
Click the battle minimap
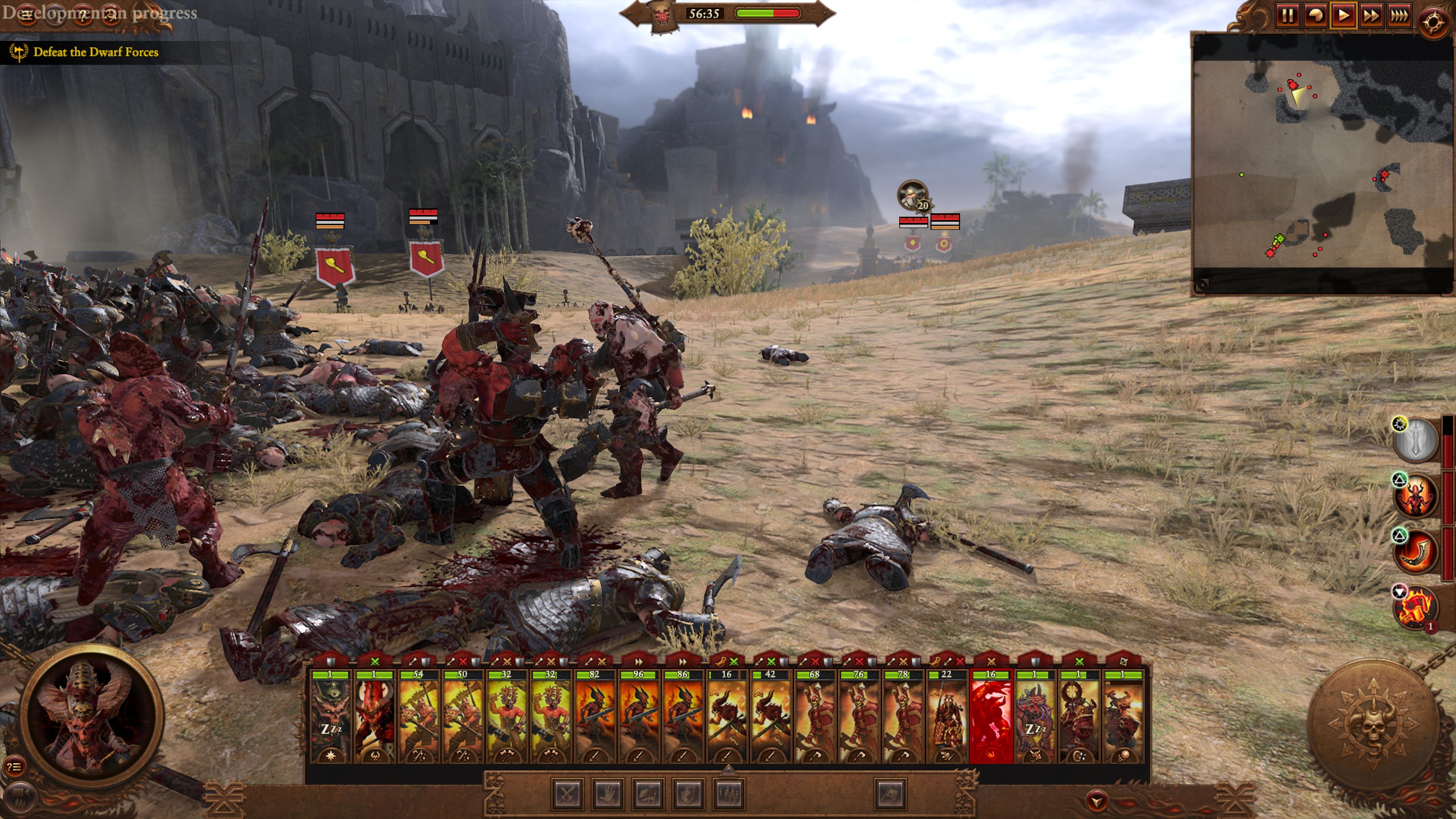(1322, 165)
